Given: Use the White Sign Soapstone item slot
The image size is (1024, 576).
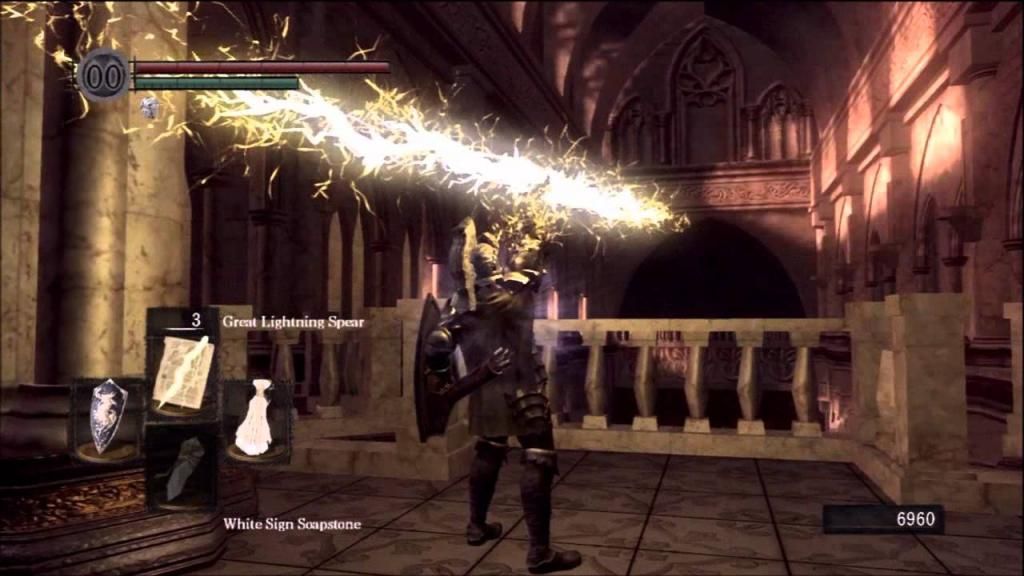Looking at the screenshot, I should point(183,468).
